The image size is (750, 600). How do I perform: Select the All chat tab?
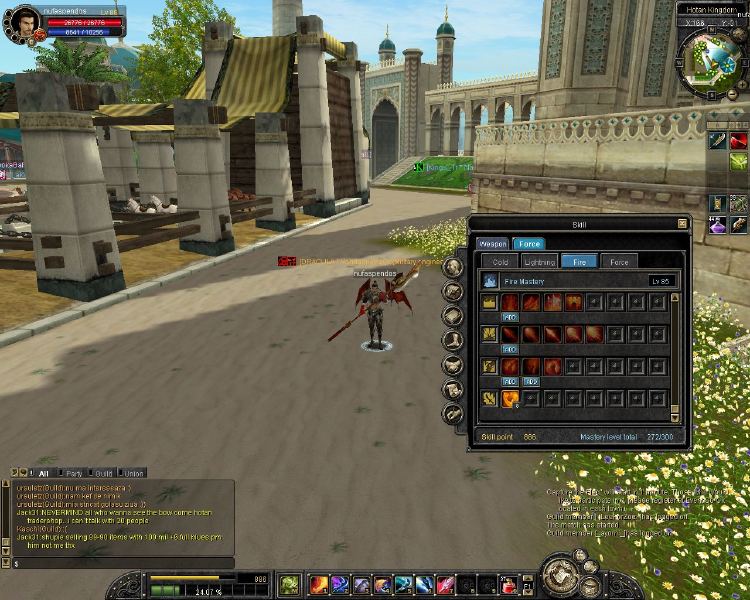pos(43,473)
